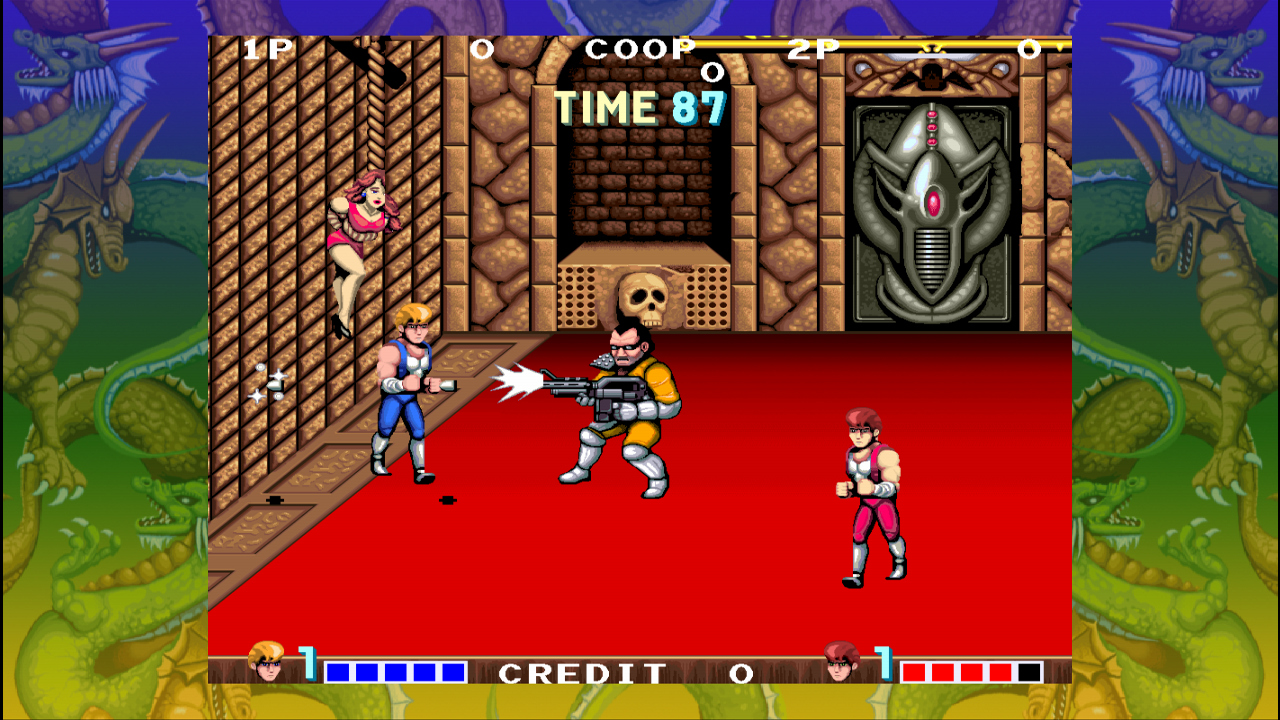1280x720 pixels.
Task: Click player 1's score of 0
Action: [x=483, y=48]
